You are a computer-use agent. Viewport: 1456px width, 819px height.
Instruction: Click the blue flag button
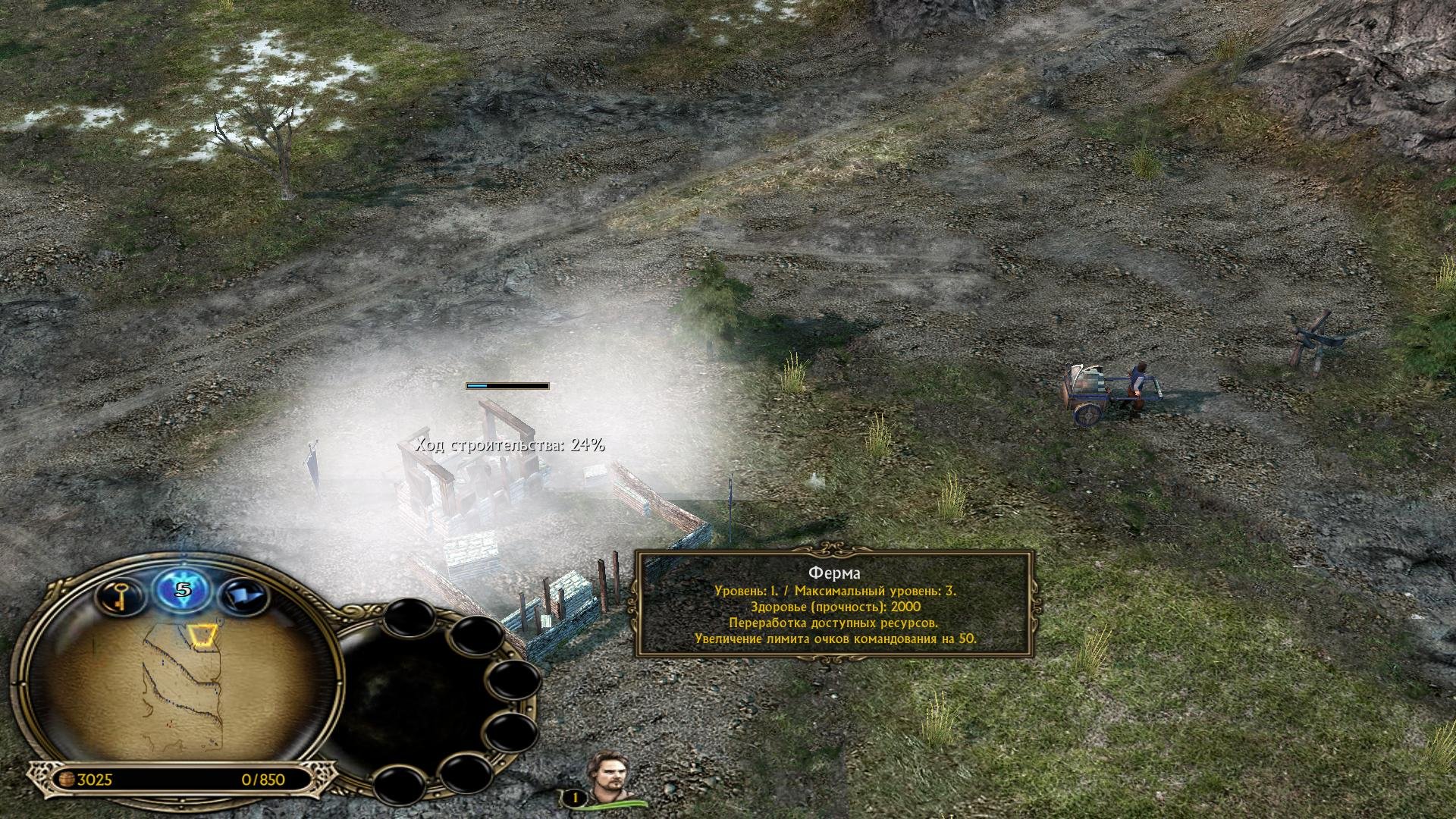pos(243,597)
